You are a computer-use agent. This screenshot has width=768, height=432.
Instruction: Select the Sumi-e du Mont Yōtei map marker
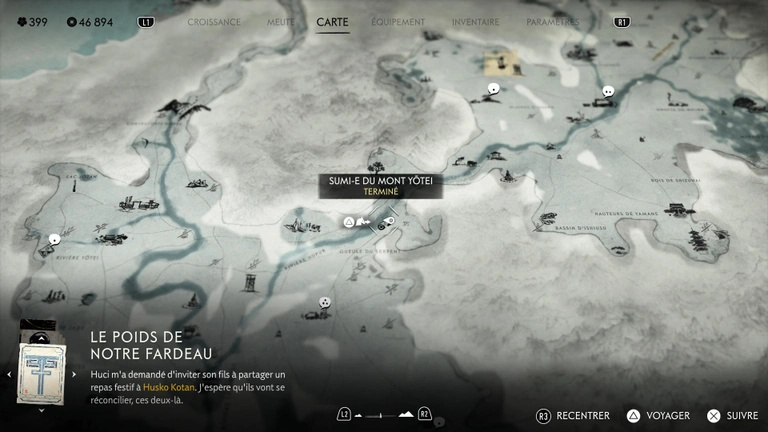click(x=389, y=220)
